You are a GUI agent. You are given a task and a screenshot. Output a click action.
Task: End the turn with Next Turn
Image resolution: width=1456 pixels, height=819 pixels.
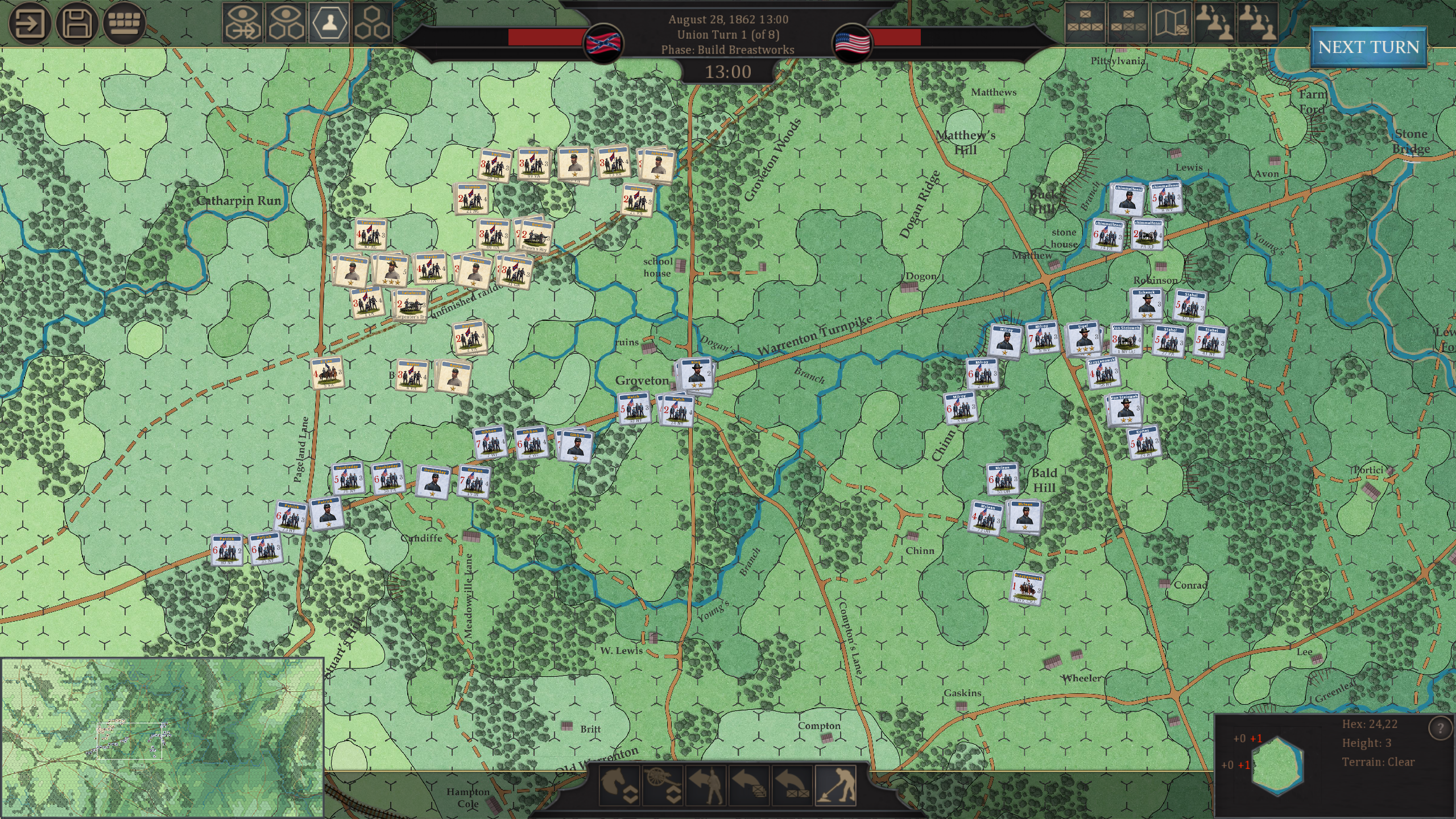click(1368, 47)
